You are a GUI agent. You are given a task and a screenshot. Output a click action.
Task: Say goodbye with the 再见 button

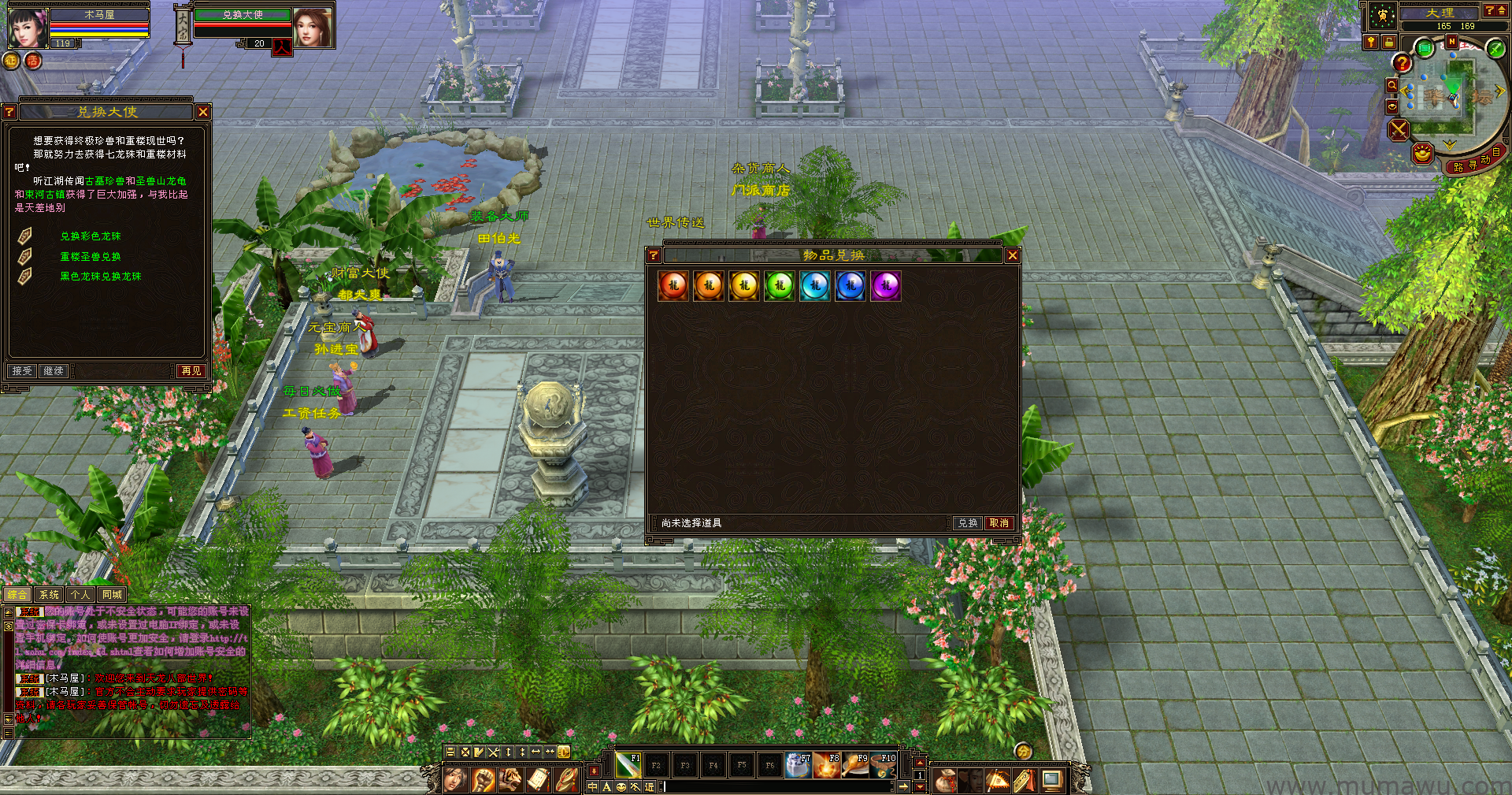191,371
